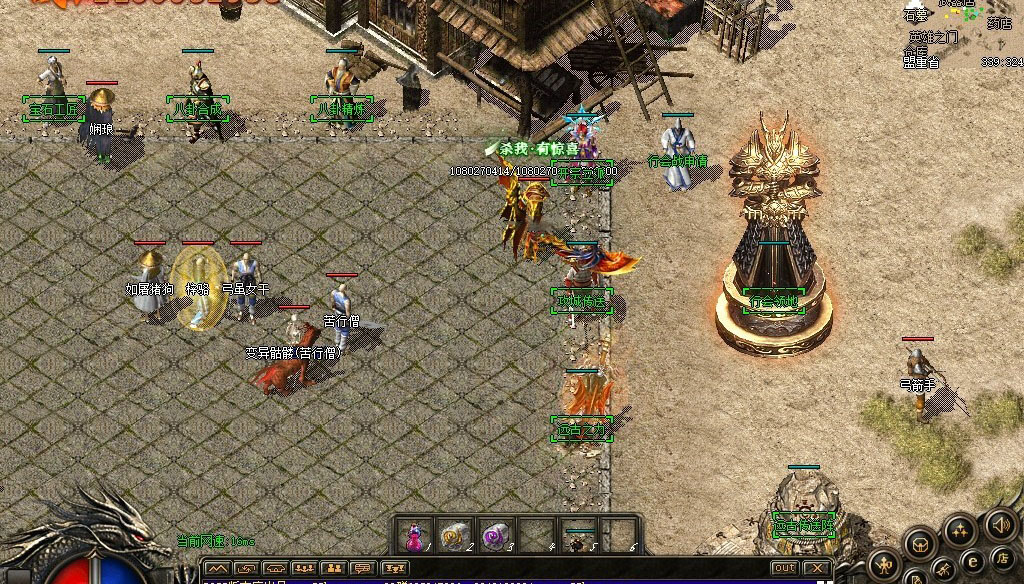This screenshot has height=584, width=1024.
Task: Select the purple scroll stone in slot 3
Action: pyautogui.click(x=494, y=536)
